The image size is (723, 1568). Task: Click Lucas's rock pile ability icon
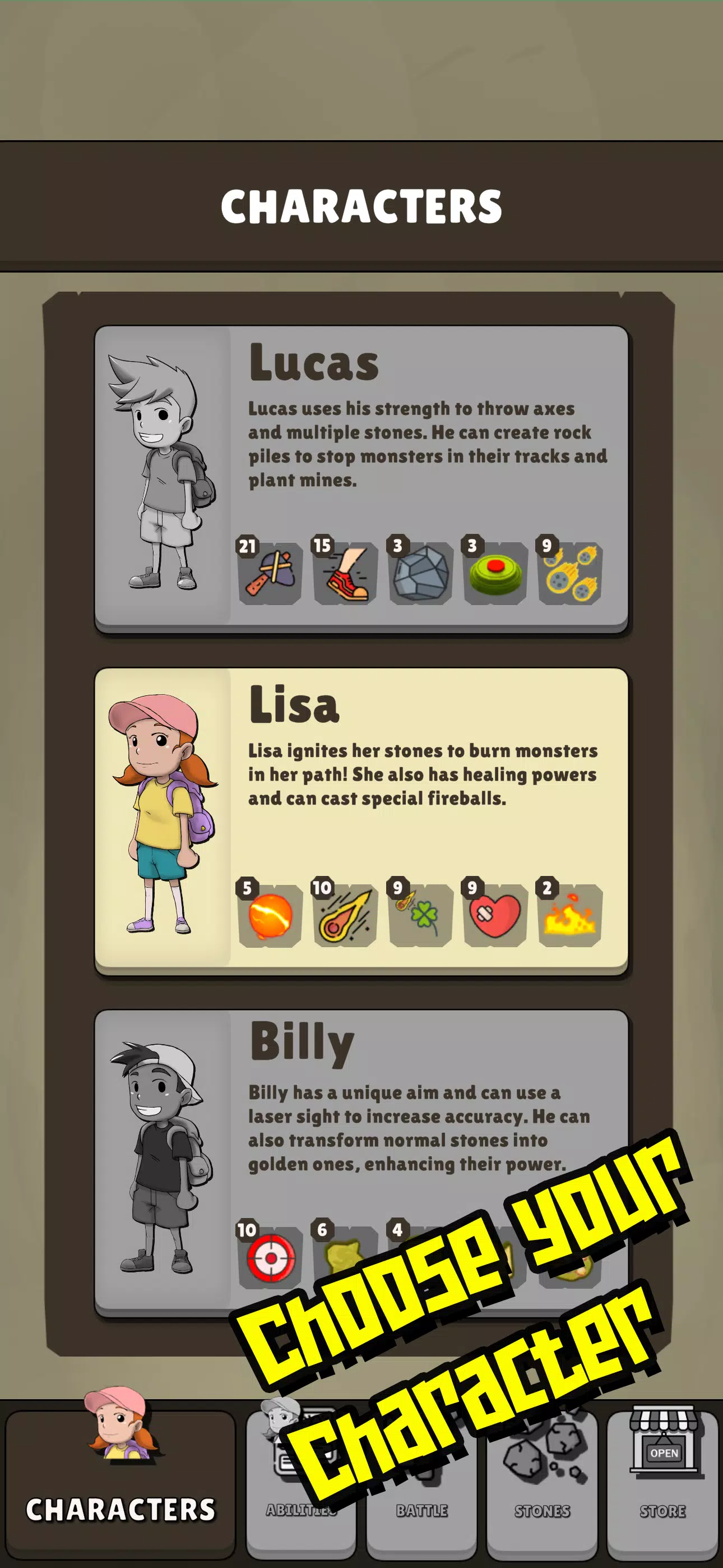coord(420,573)
